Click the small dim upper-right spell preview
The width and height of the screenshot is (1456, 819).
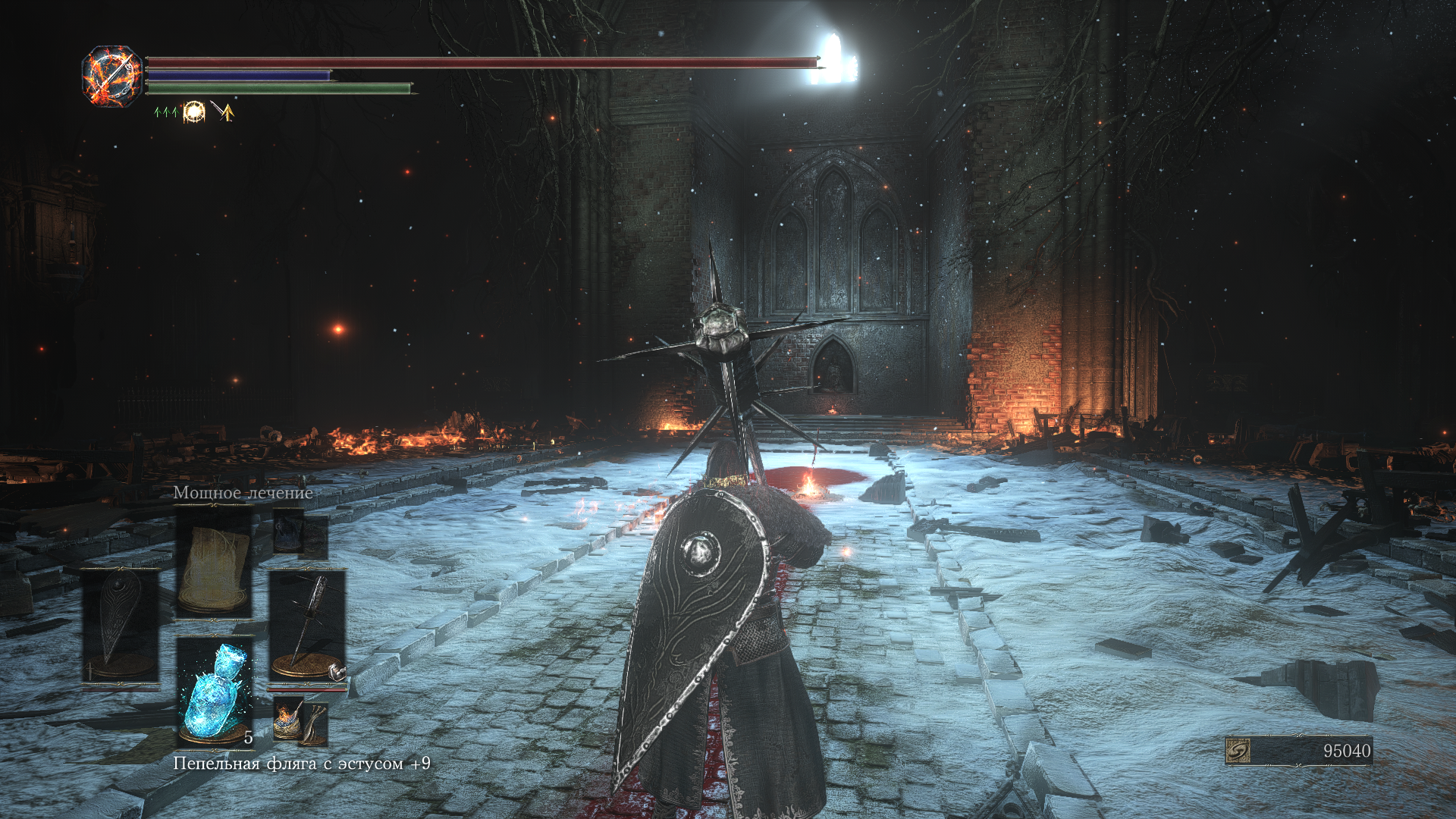pyautogui.click(x=300, y=533)
